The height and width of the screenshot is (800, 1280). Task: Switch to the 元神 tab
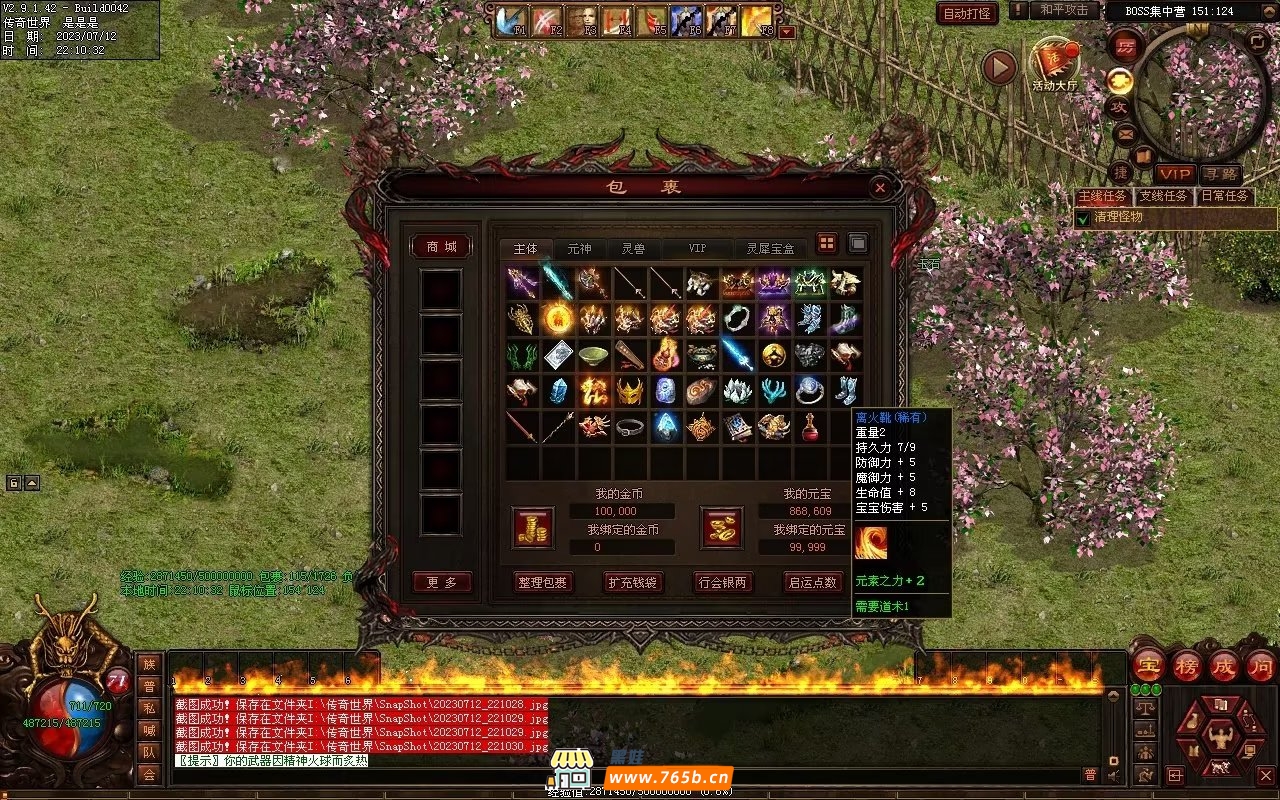(x=579, y=248)
